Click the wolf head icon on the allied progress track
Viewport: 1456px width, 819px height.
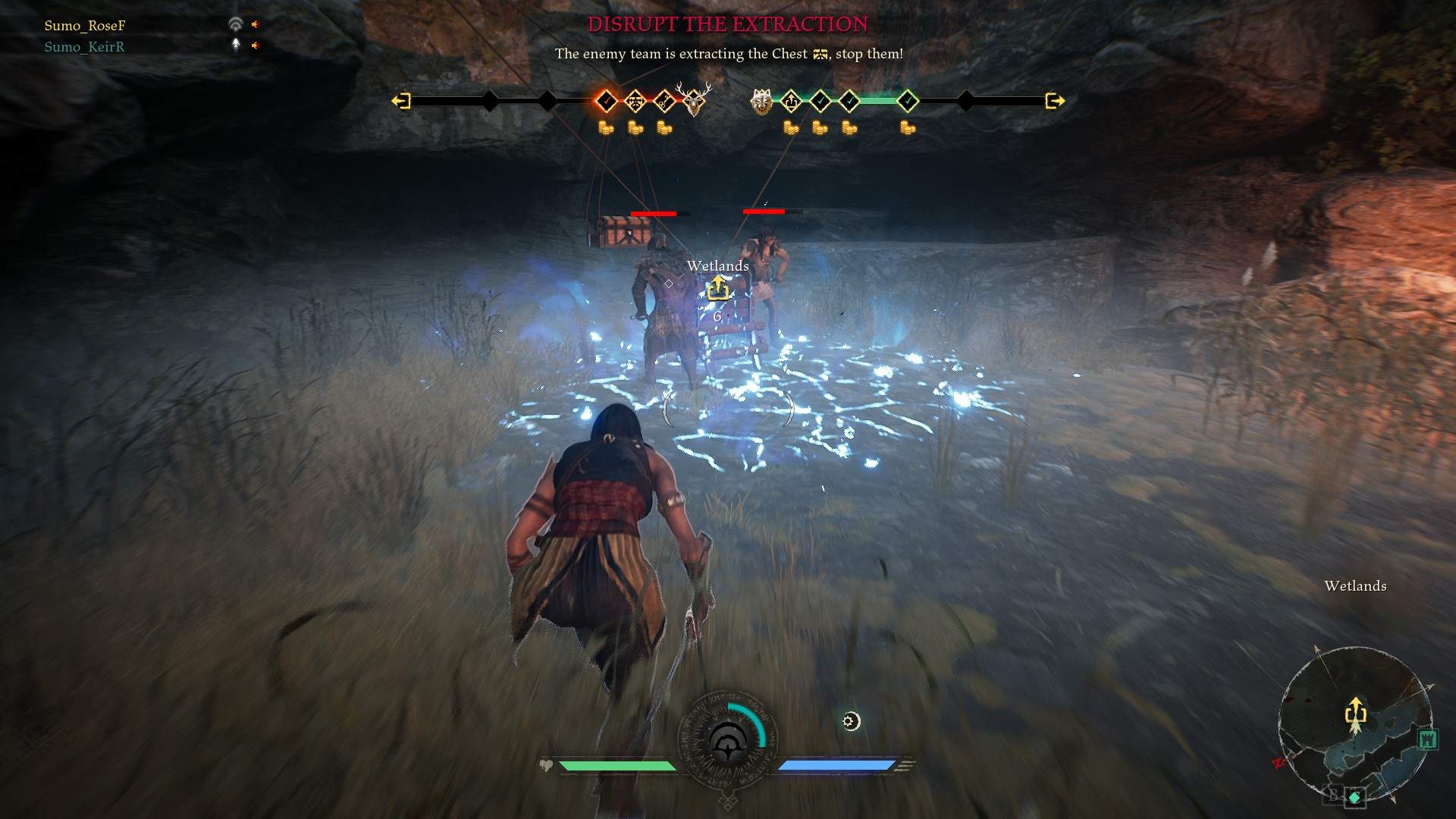coord(761,102)
